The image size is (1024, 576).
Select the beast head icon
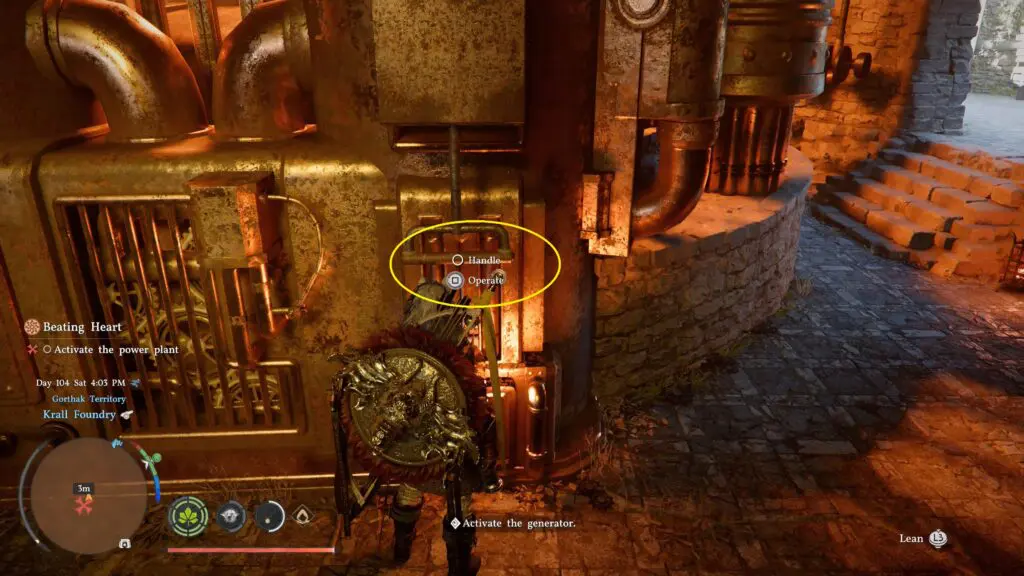click(x=231, y=516)
